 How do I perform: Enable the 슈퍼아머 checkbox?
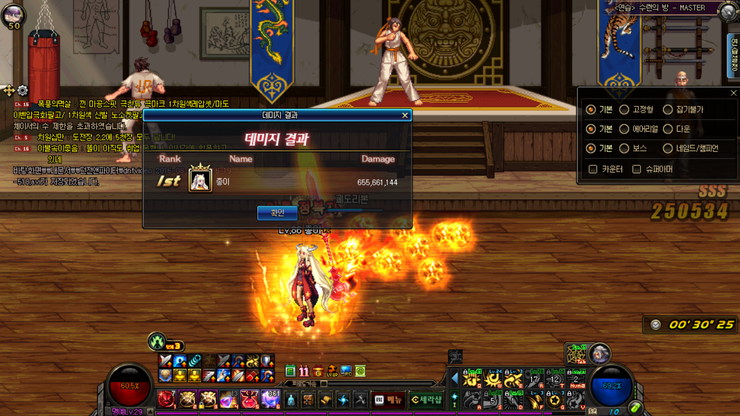point(636,169)
